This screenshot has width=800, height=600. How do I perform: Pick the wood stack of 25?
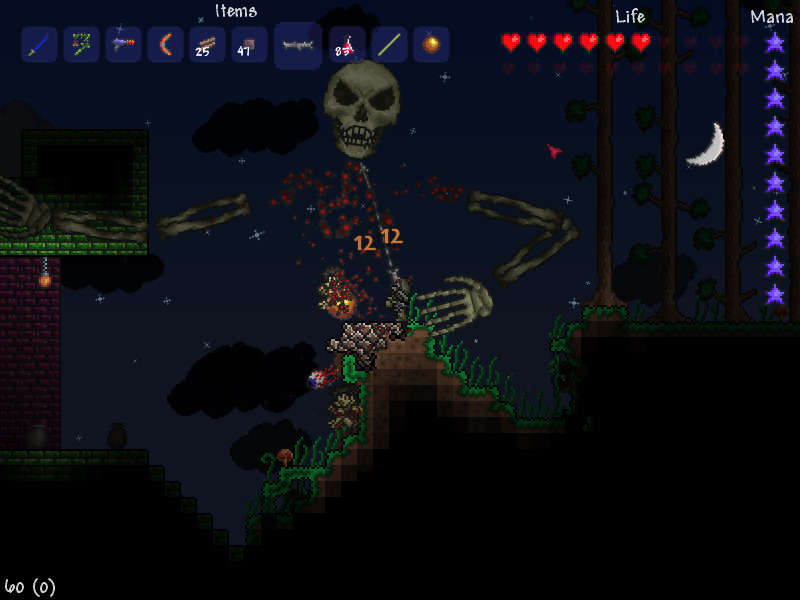point(207,45)
